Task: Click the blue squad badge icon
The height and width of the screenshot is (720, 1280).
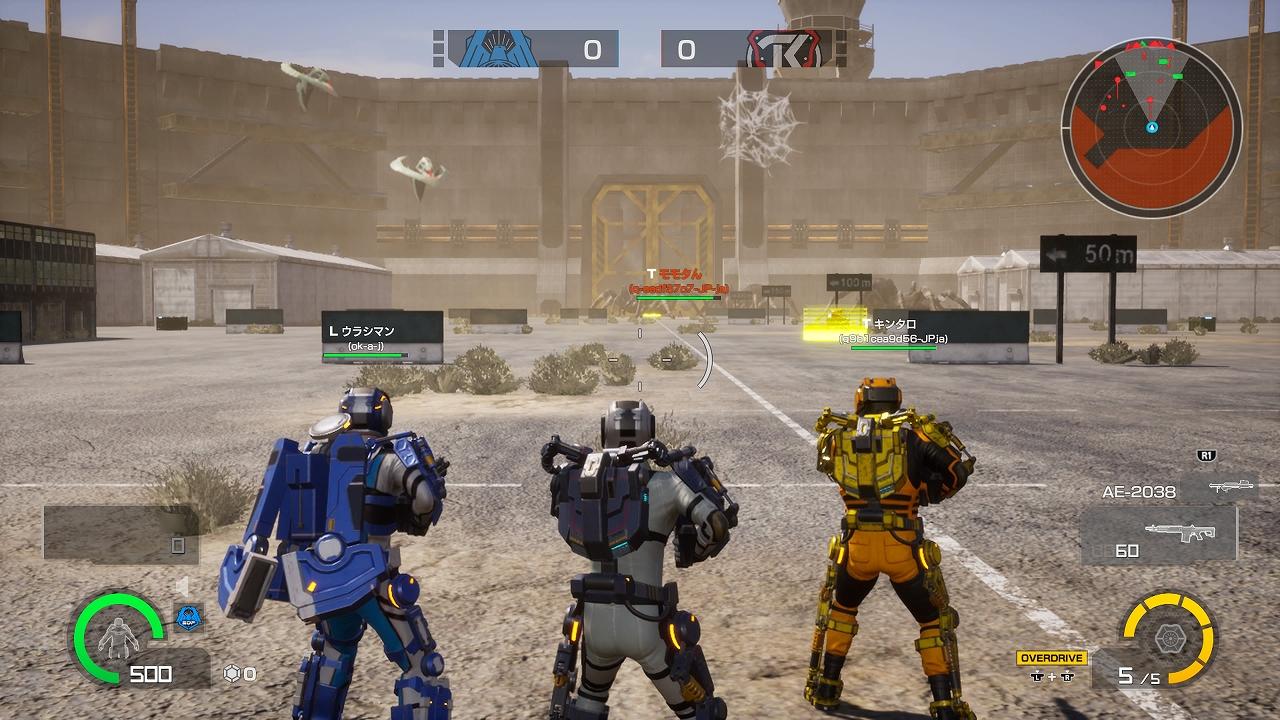Action: pos(189,617)
